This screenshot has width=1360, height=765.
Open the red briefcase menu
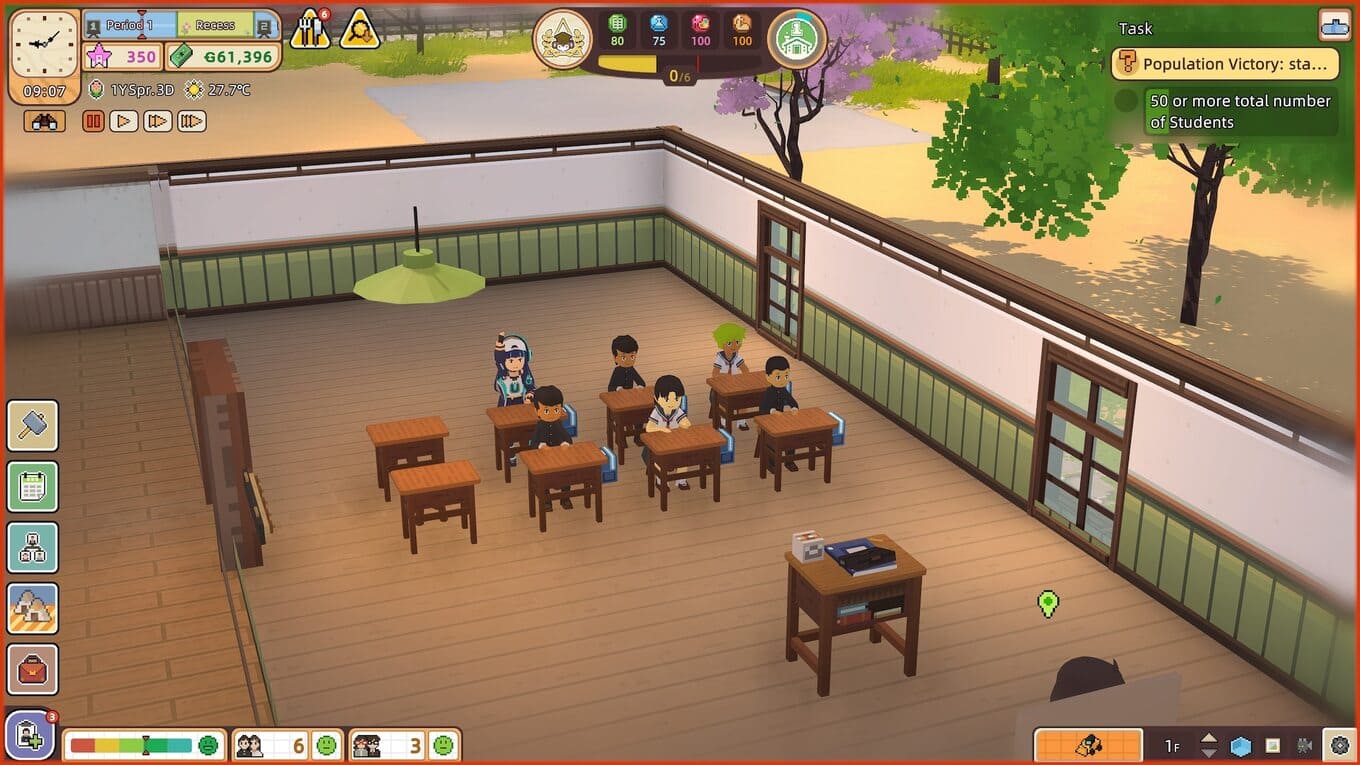point(33,670)
